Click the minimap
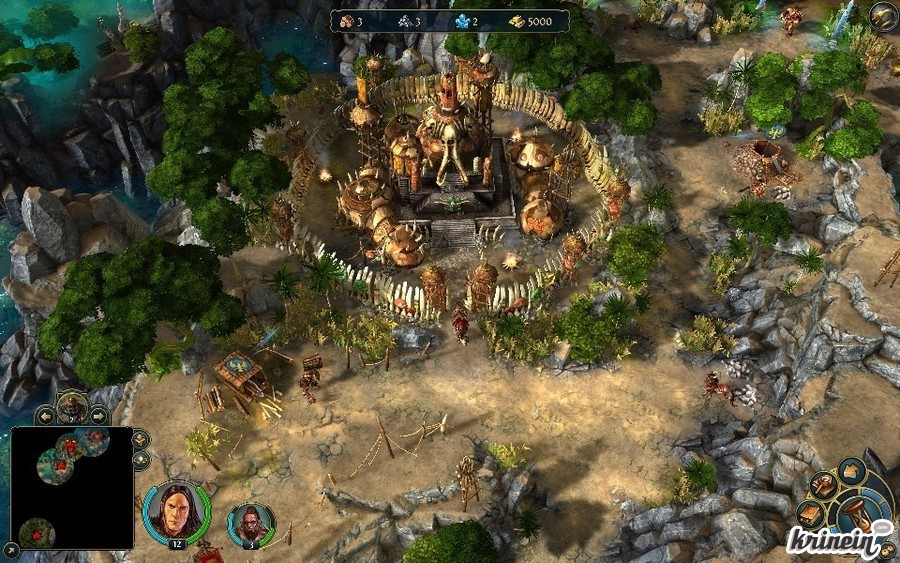Viewport: 900px width, 563px height. pyautogui.click(x=72, y=488)
